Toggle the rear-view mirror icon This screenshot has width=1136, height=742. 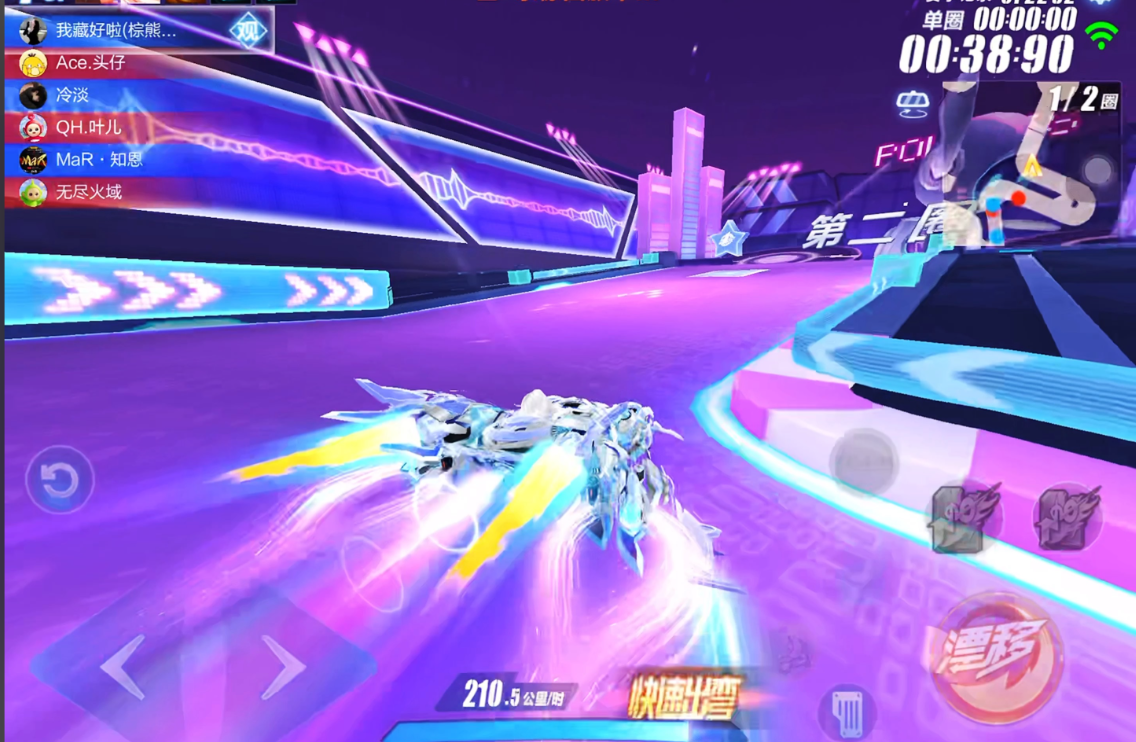[912, 104]
